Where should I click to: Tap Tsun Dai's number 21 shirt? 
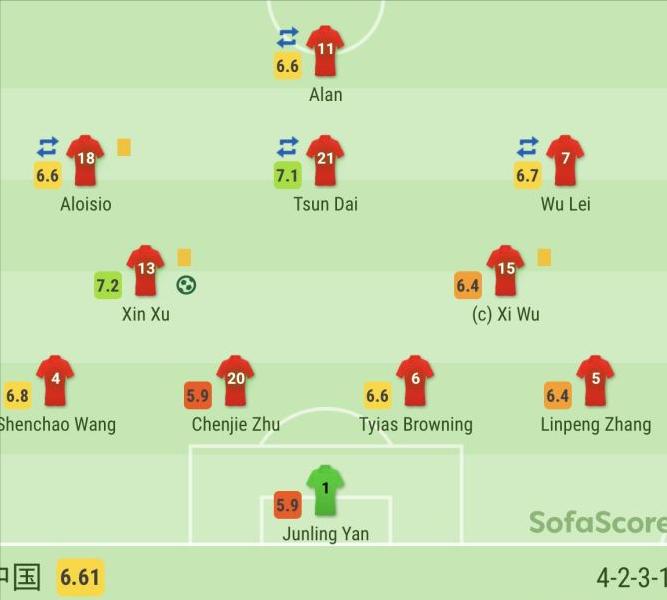(325, 162)
